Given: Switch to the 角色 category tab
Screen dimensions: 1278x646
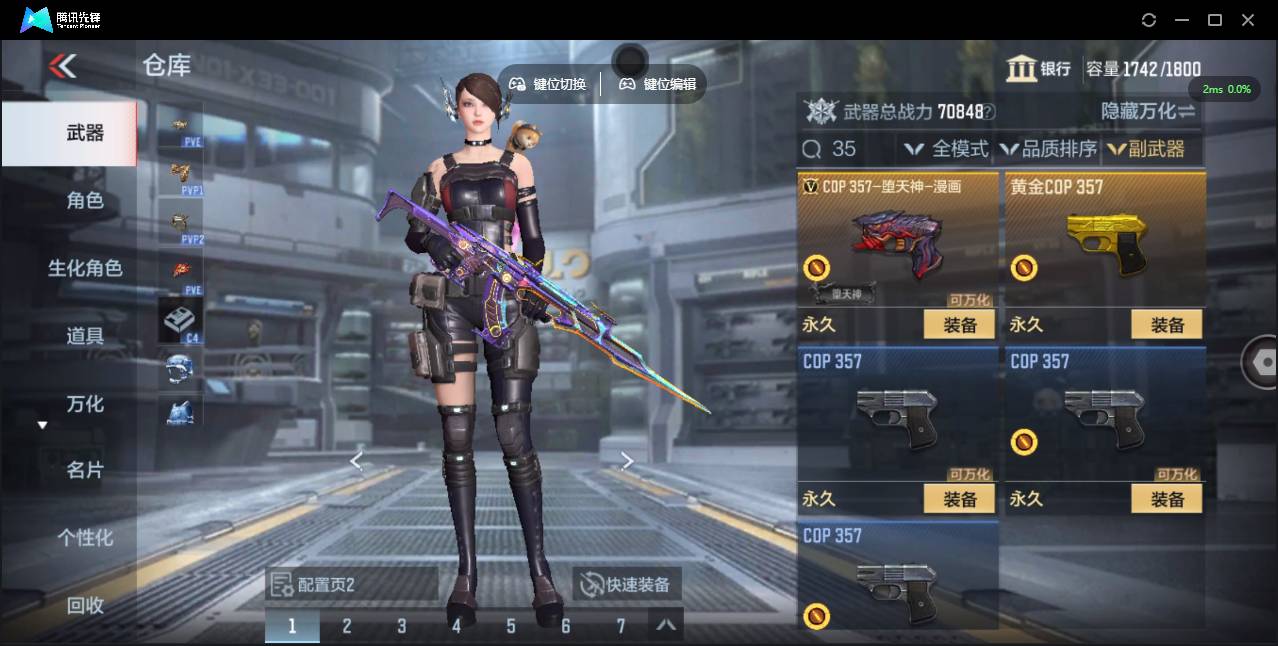Looking at the screenshot, I should pyautogui.click(x=85, y=200).
